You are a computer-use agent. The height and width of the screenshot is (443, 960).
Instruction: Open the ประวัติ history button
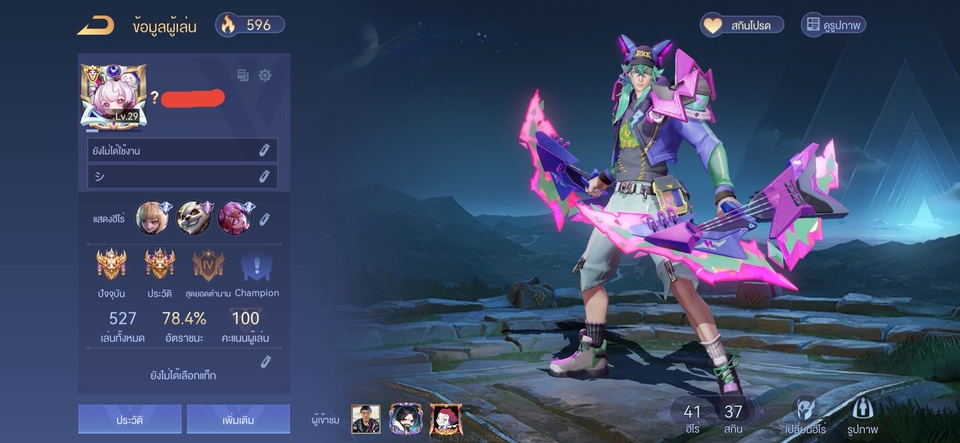(130, 420)
